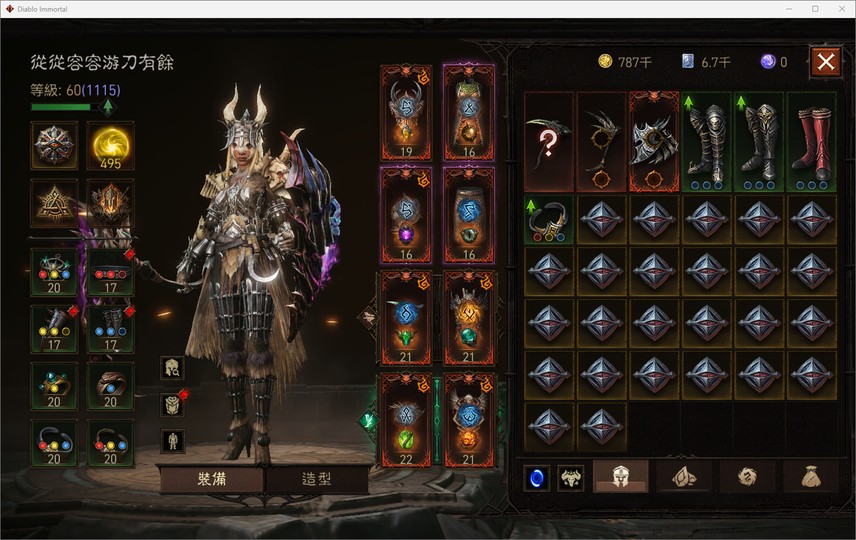Open the pouch bag filter tab

(811, 477)
